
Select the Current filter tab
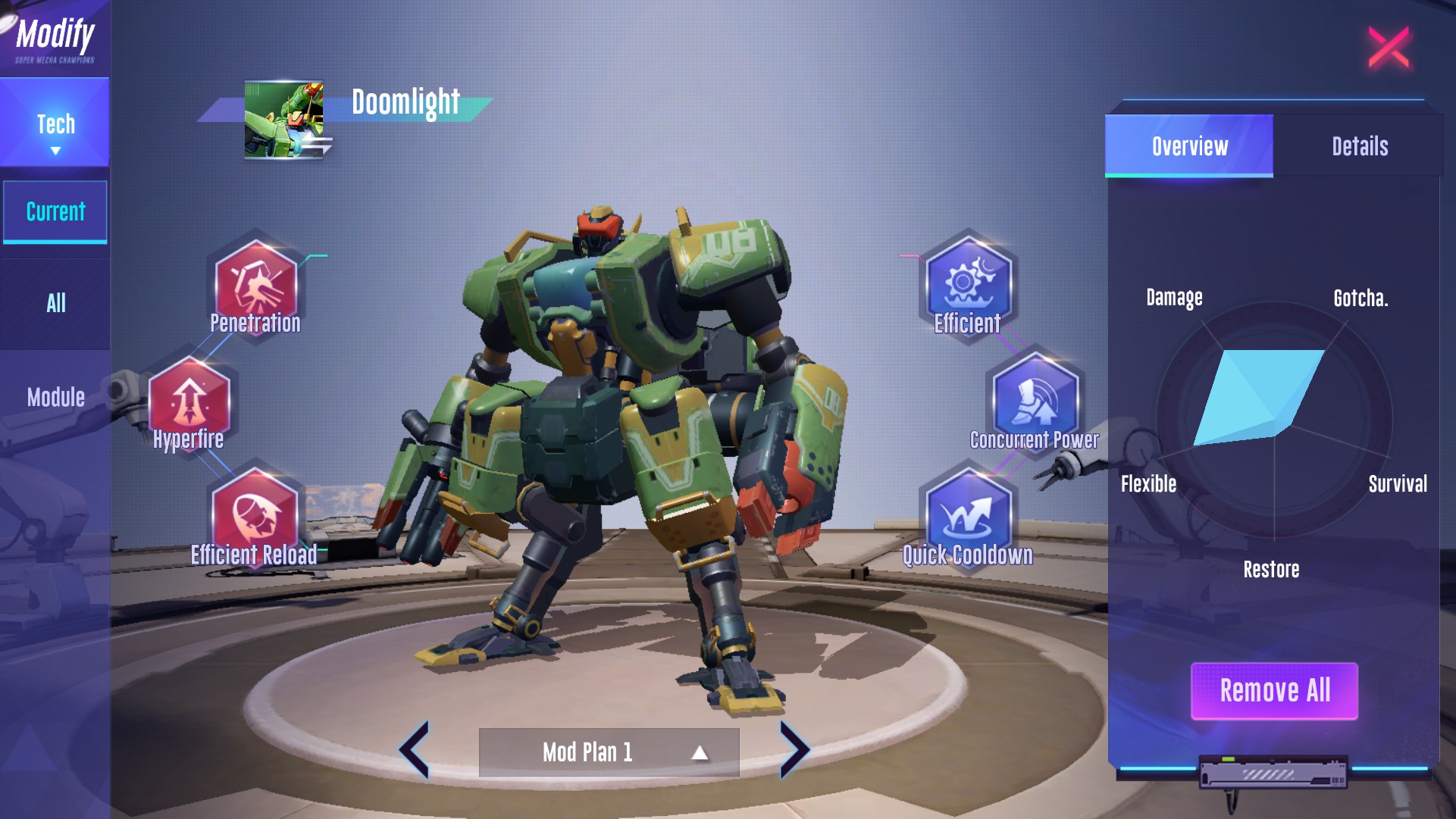pyautogui.click(x=55, y=211)
